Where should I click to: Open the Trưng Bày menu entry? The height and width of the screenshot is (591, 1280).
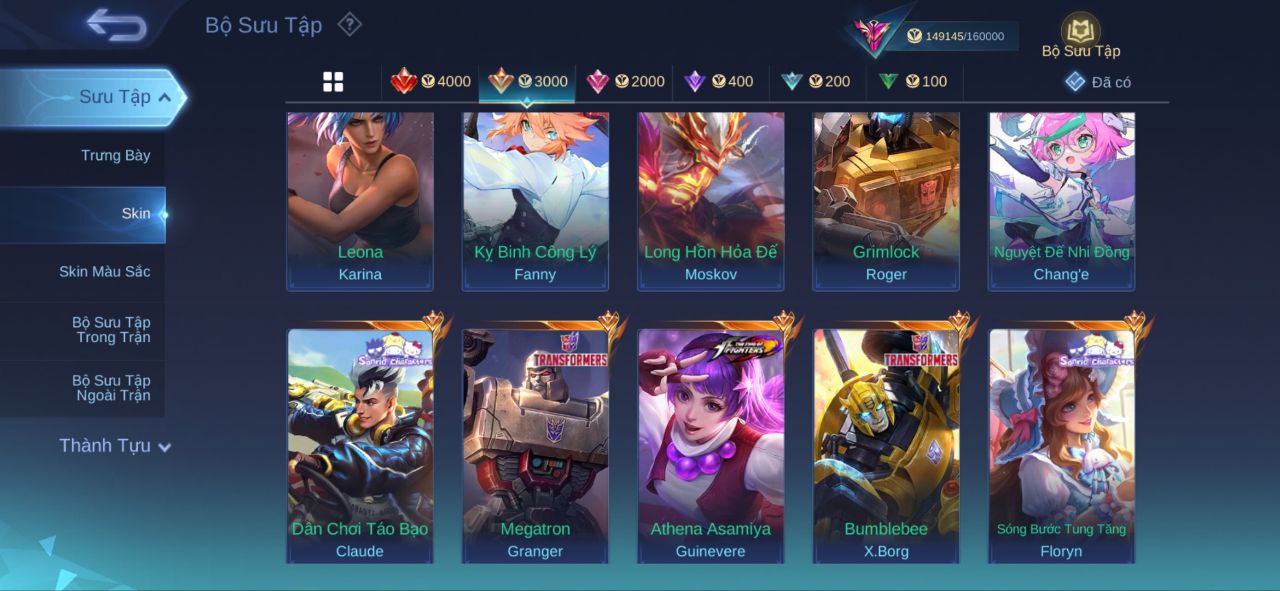115,155
